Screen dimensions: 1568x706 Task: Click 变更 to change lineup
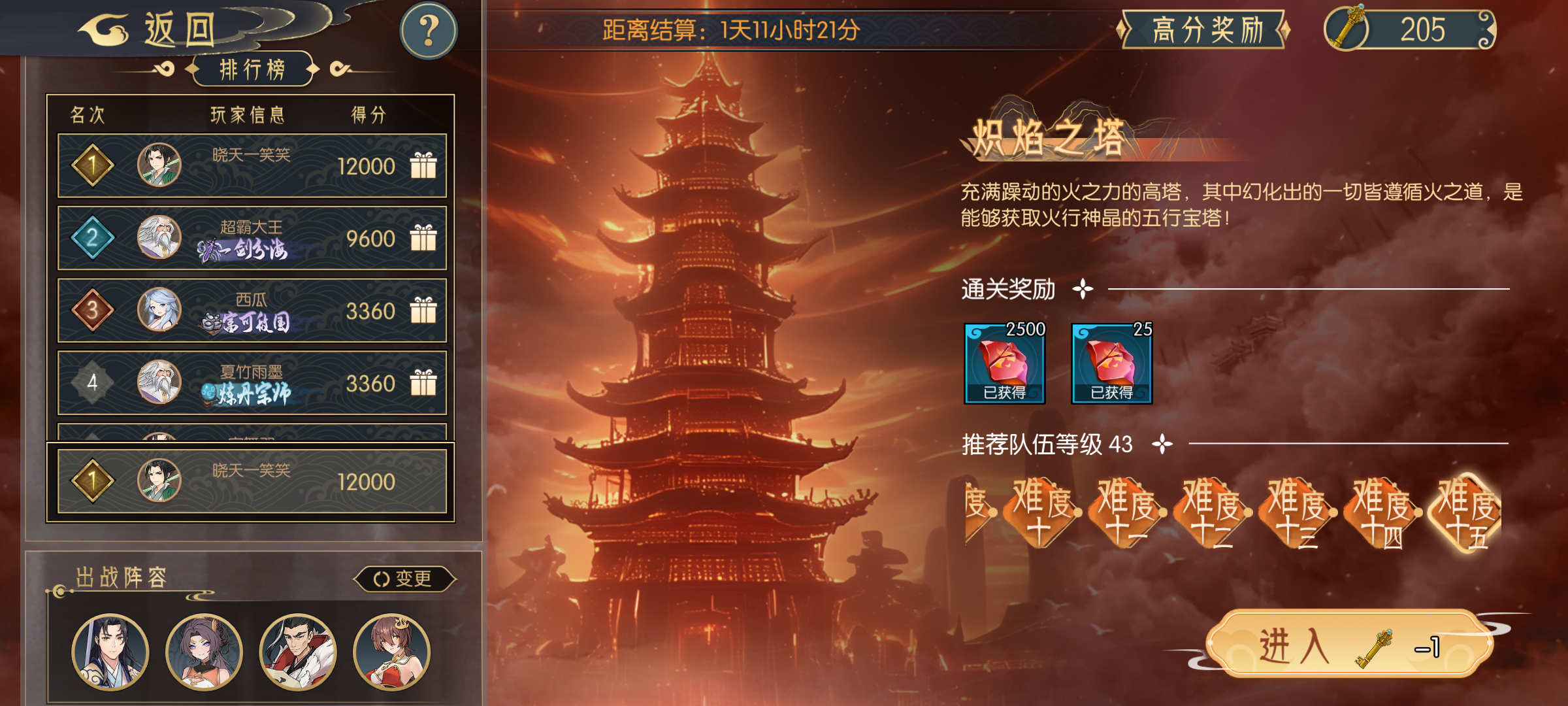(x=405, y=579)
